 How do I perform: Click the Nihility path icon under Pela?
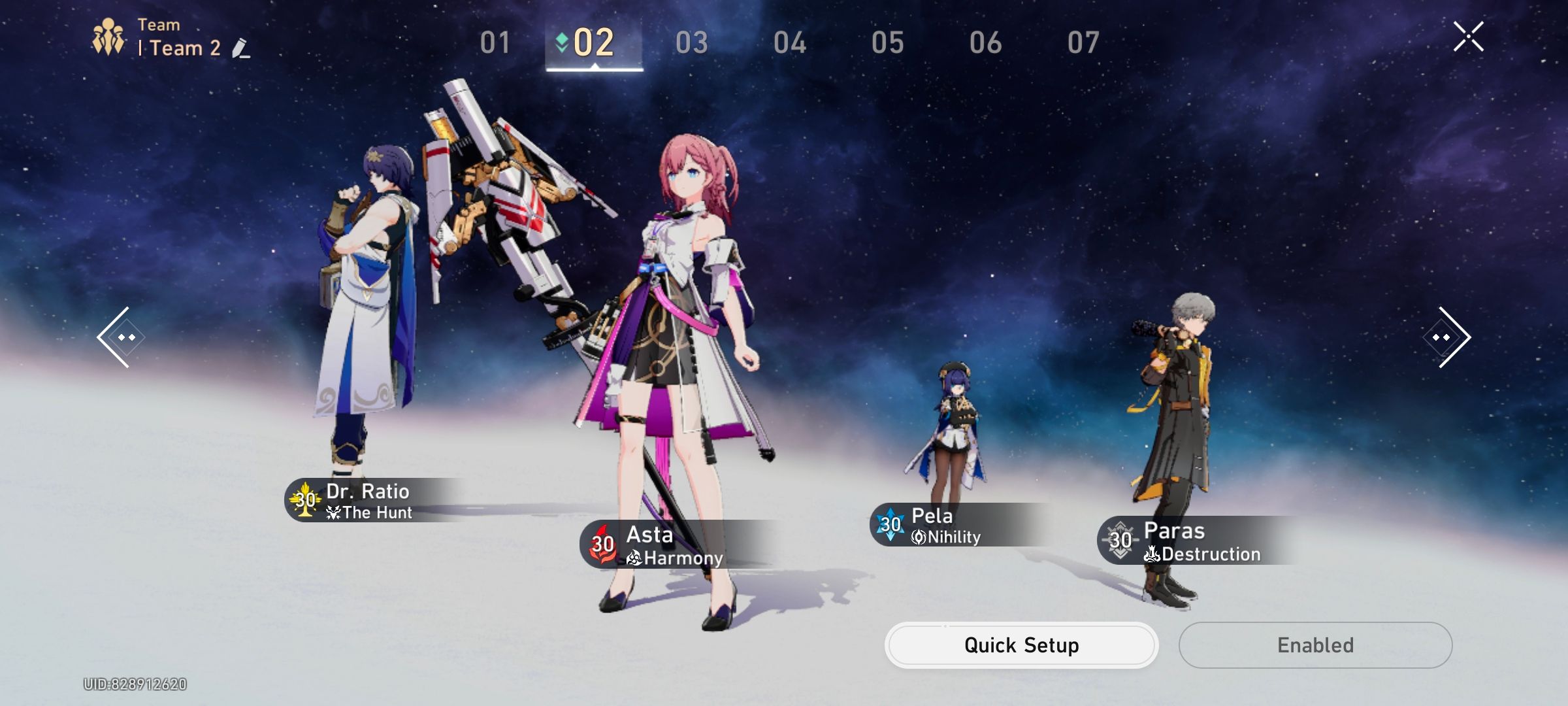coord(920,537)
